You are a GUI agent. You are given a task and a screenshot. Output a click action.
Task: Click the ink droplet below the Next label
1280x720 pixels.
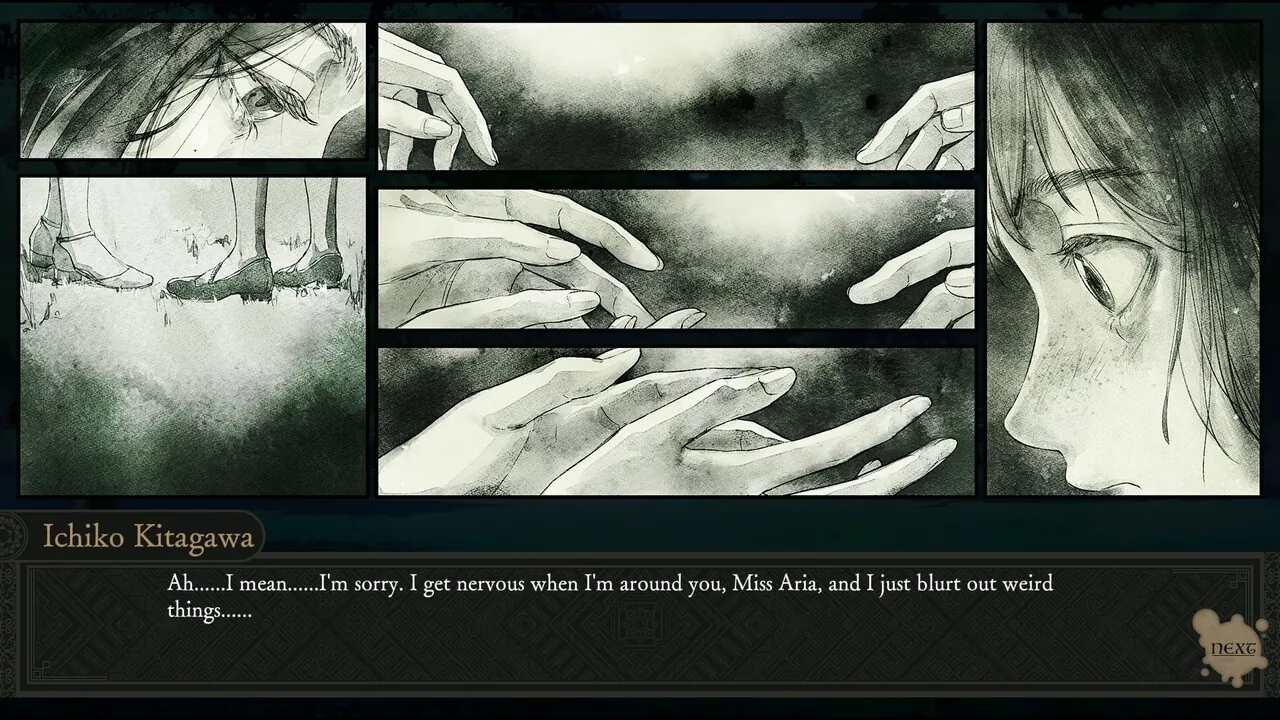[x=1237, y=681]
